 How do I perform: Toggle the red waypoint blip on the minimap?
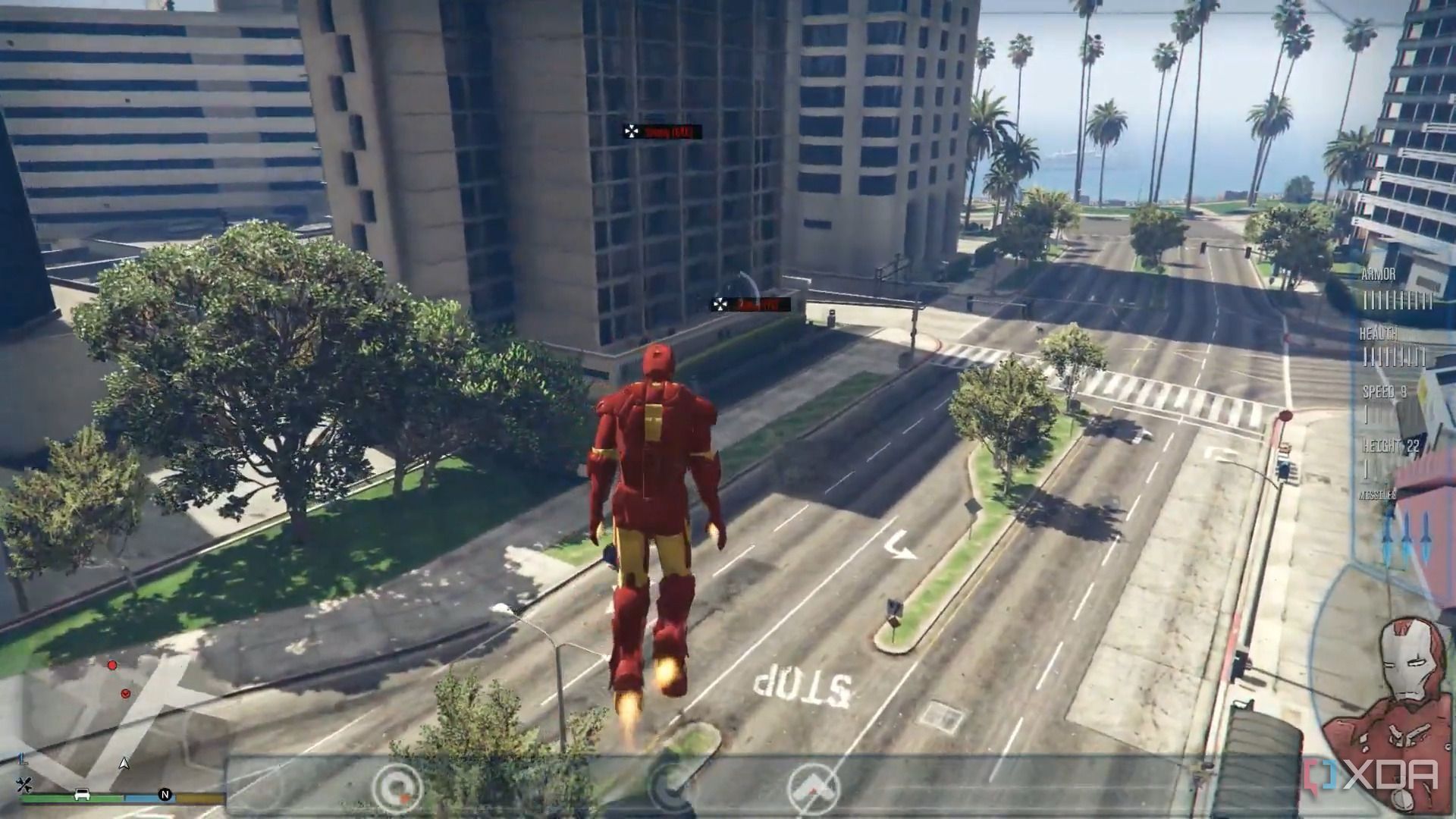[125, 694]
